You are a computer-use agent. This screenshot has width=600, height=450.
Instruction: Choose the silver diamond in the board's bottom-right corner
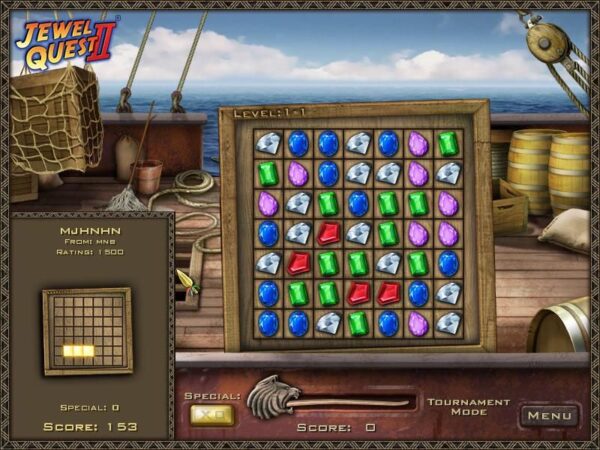448,323
